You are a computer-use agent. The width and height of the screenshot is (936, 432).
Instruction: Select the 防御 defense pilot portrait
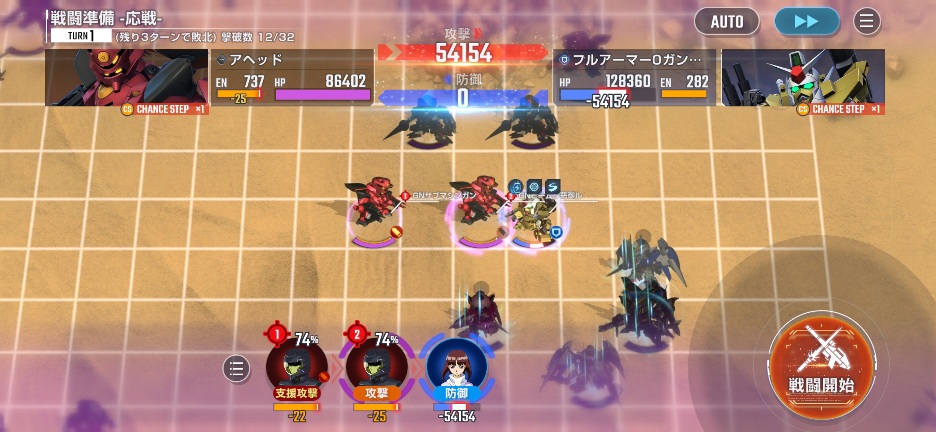pos(456,366)
